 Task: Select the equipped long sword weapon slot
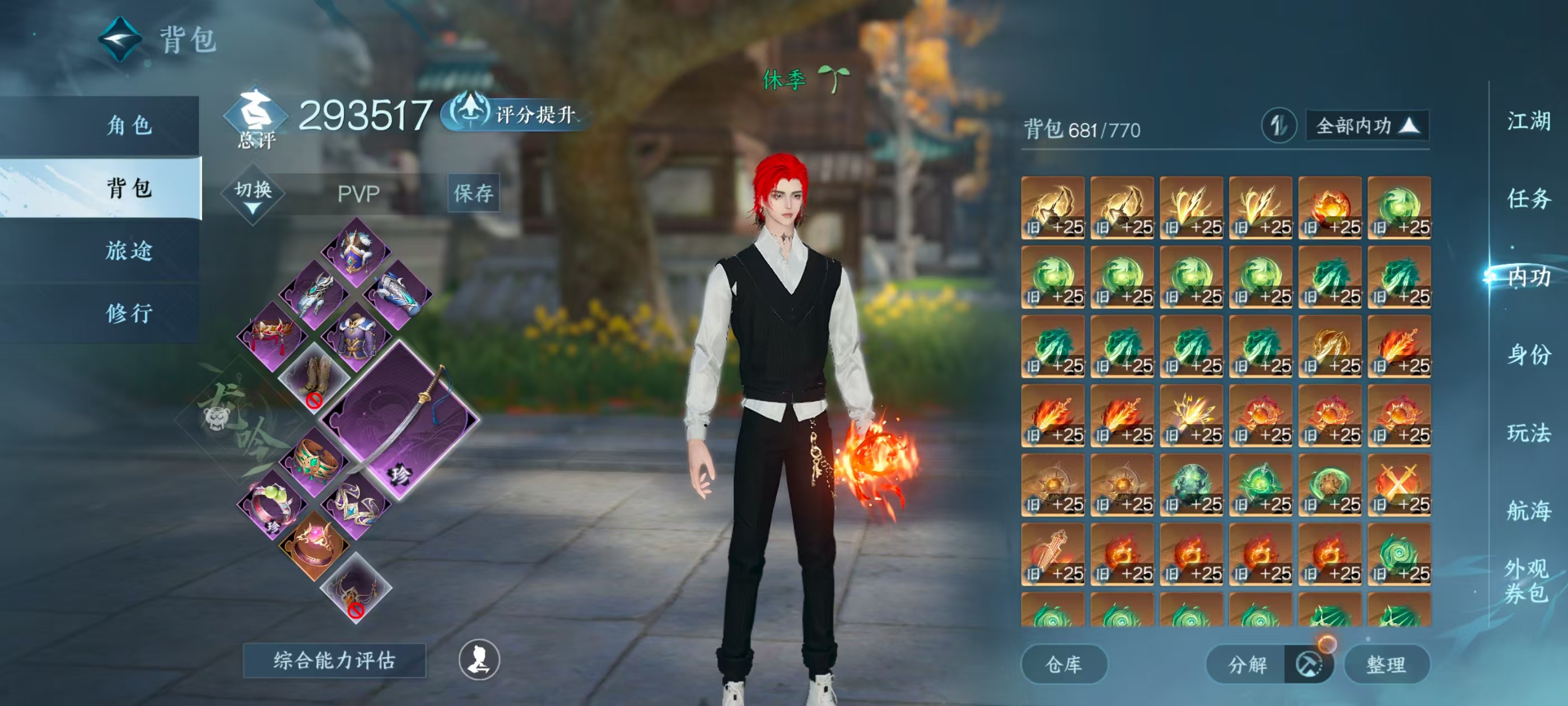pyautogui.click(x=402, y=420)
